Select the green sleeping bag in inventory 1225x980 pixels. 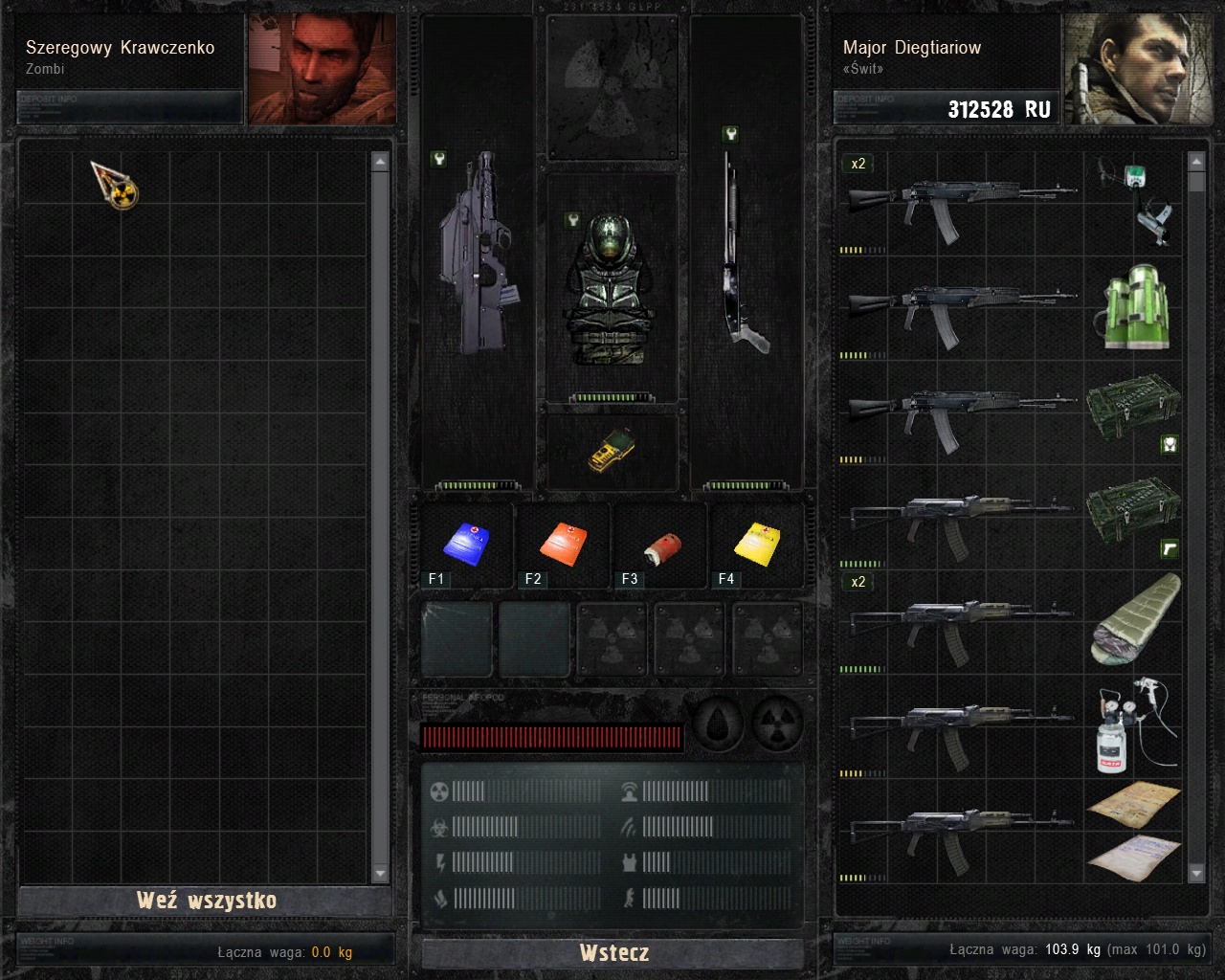pos(1135,619)
